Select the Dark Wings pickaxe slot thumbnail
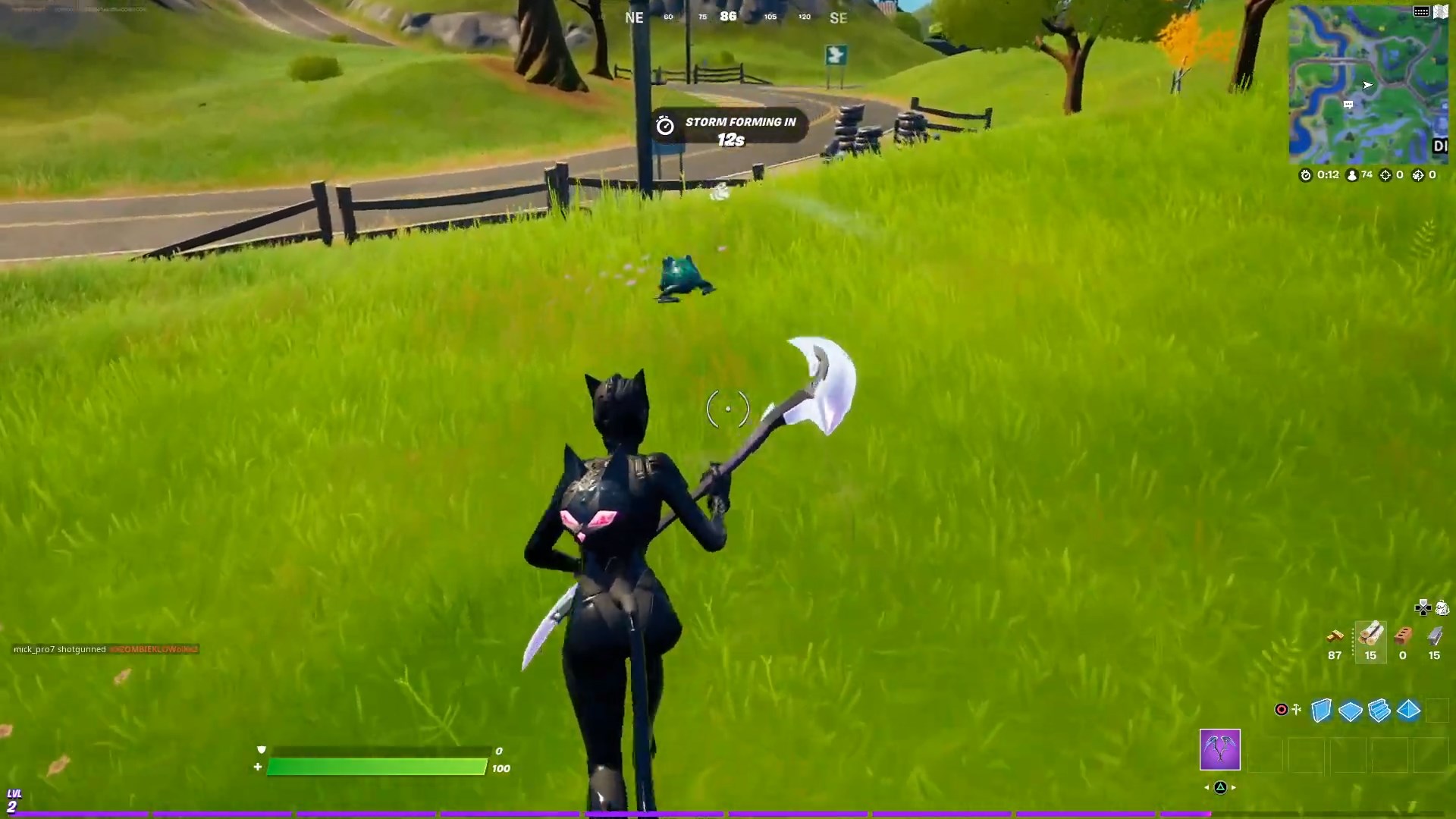The image size is (1456, 819). [1219, 751]
